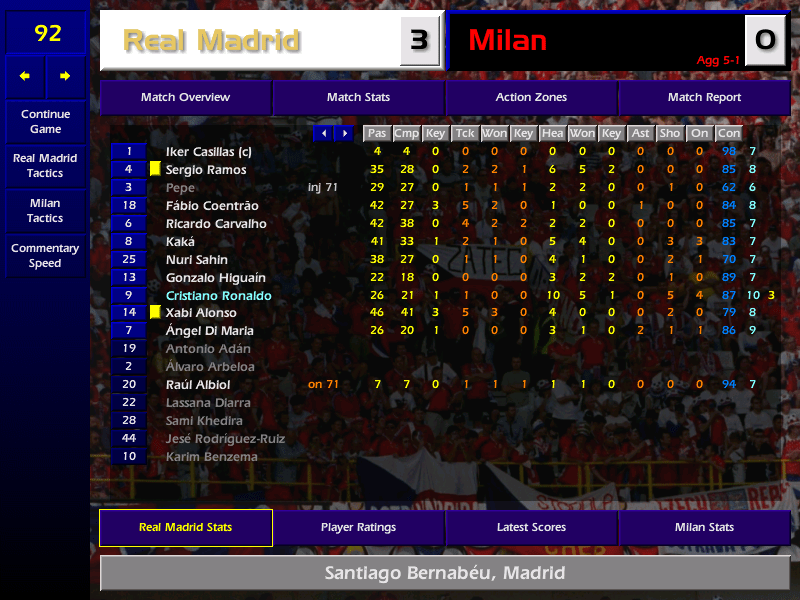The image size is (800, 600).
Task: View the Action Zones tab
Action: (531, 98)
